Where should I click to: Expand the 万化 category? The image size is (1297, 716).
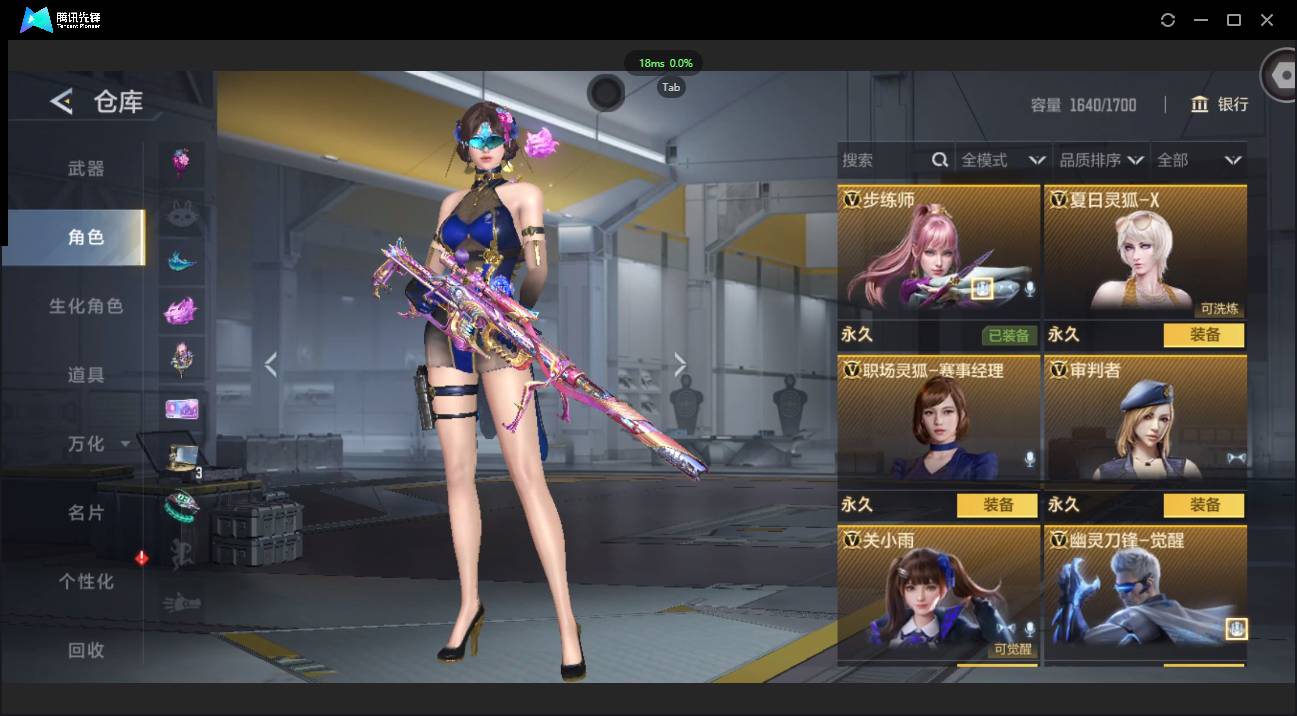tap(96, 443)
